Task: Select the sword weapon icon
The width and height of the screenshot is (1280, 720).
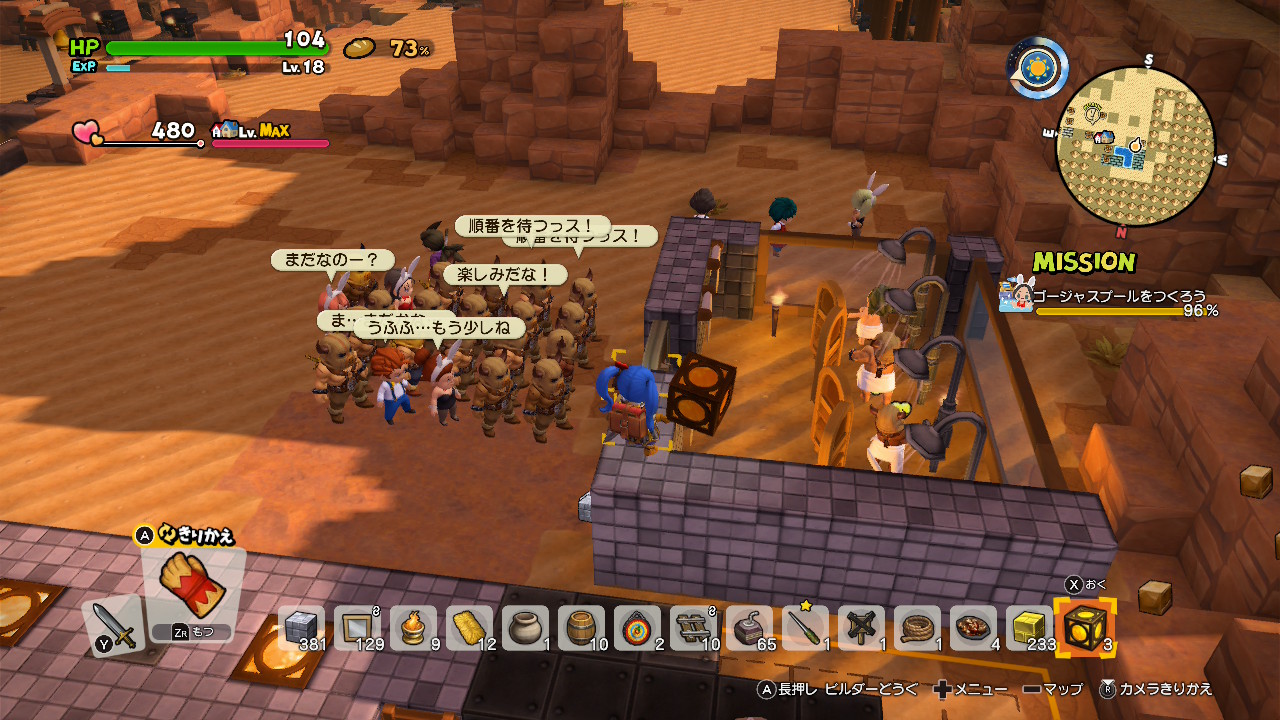Action: (x=116, y=627)
